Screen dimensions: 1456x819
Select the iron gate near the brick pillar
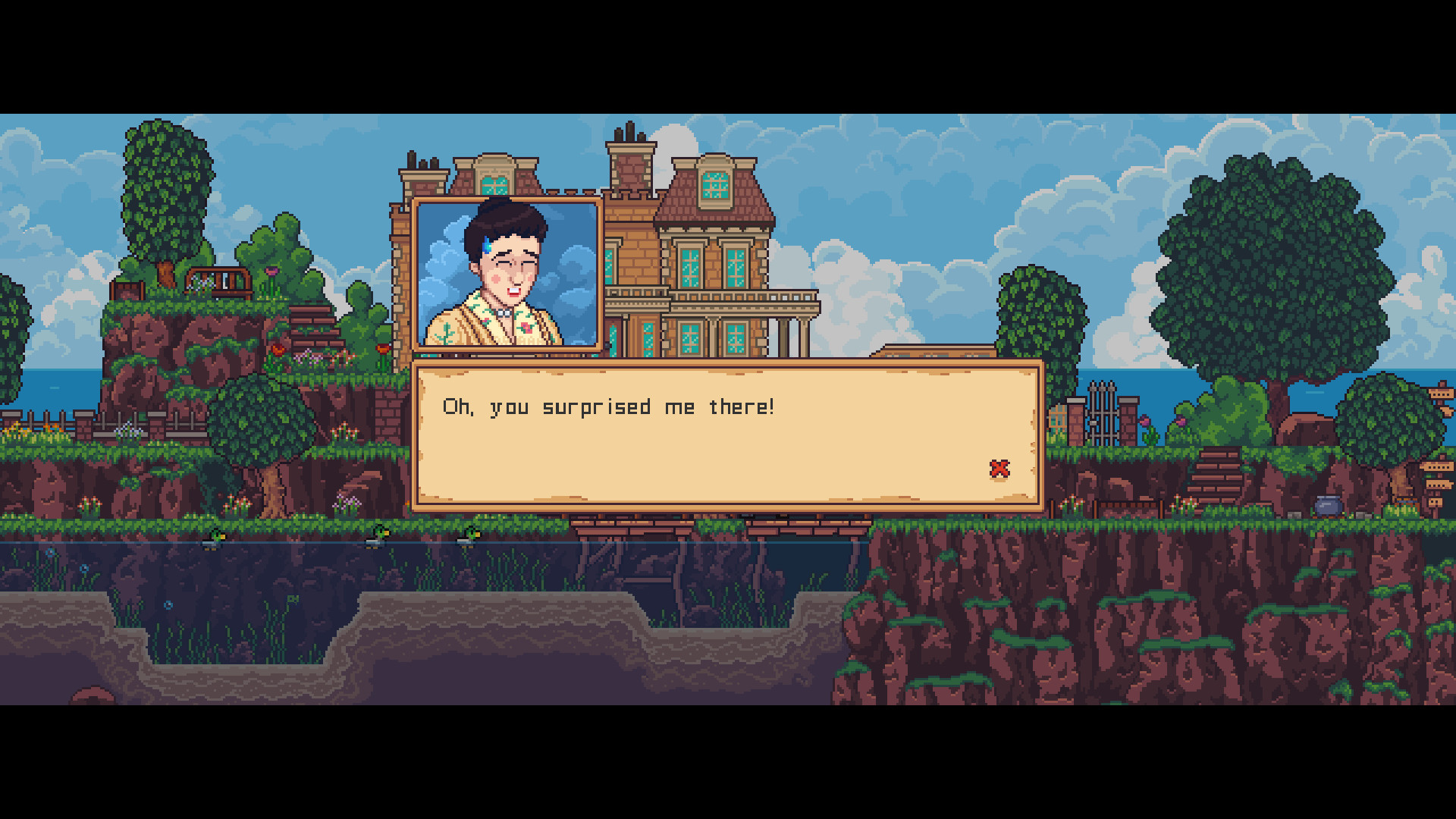(x=1101, y=413)
